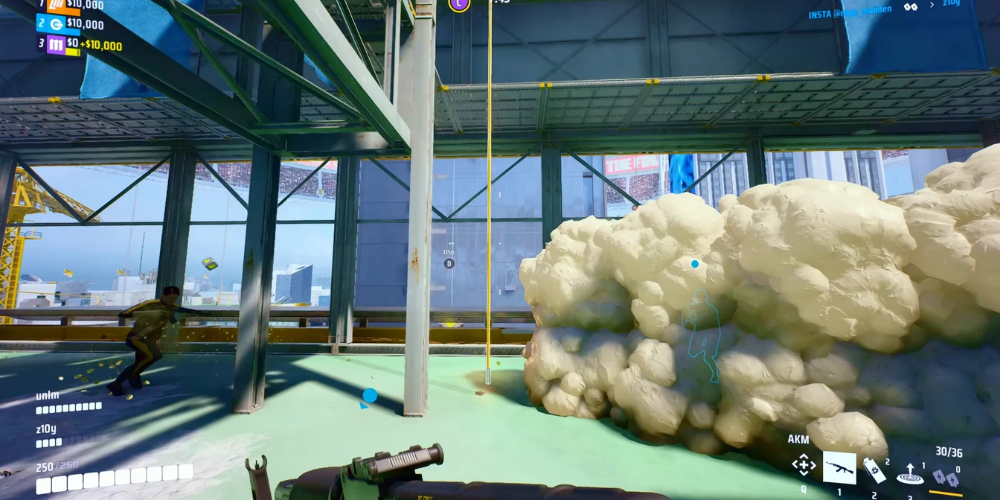The width and height of the screenshot is (1000, 500).
Task: Click the four-arrow specialization ability icon
Action: [803, 465]
